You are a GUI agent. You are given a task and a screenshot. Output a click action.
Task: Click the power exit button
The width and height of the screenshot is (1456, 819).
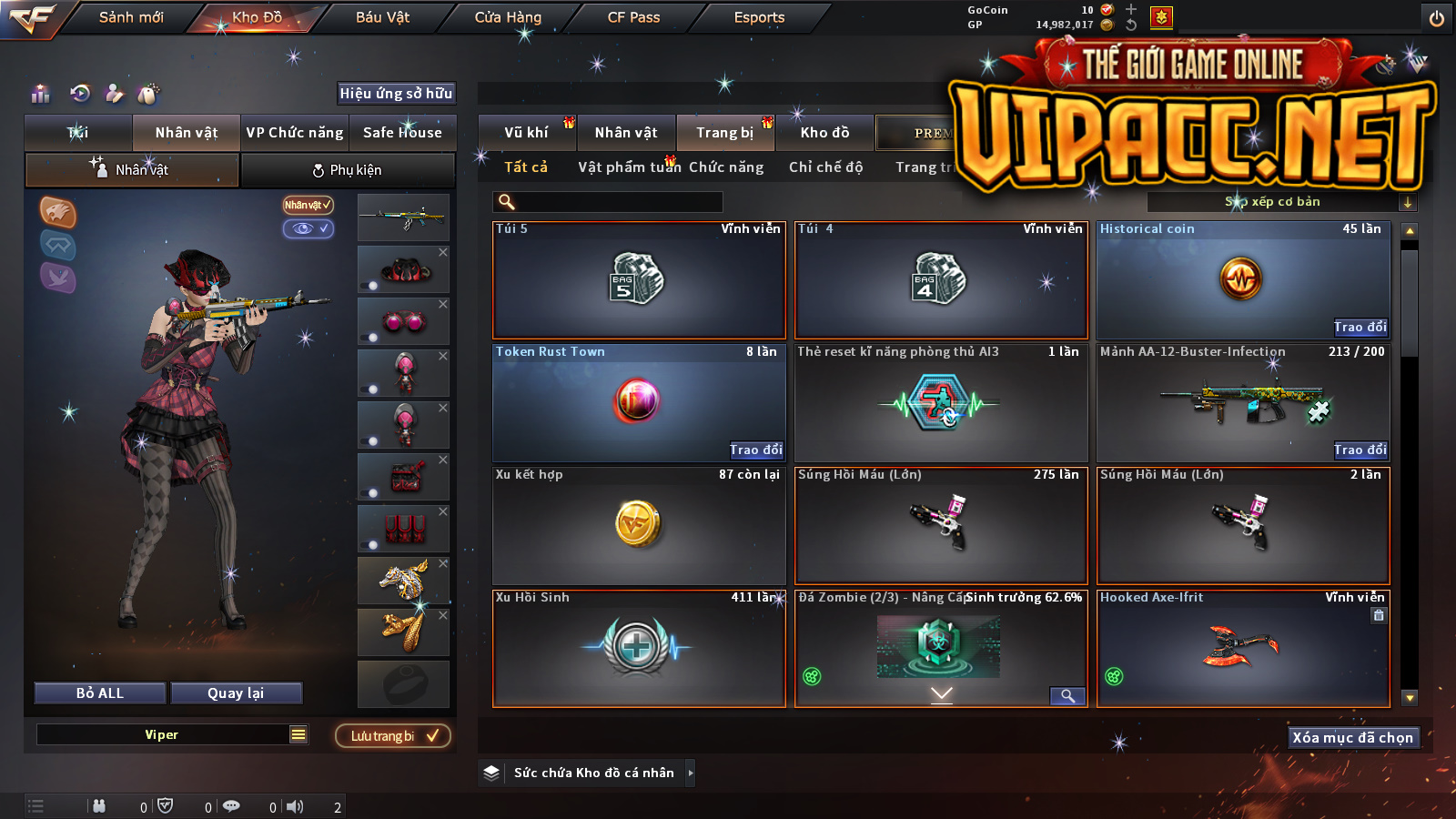1437,18
